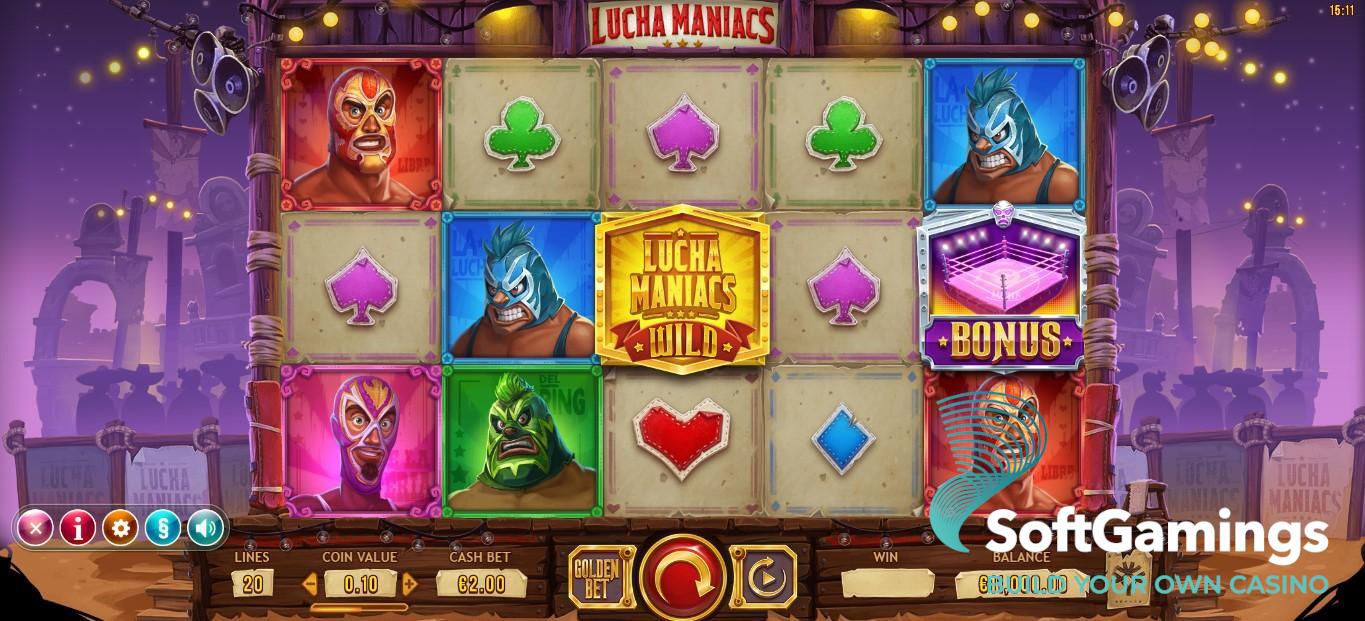
Task: View game rules via the paragraph icon
Action: pos(163,527)
